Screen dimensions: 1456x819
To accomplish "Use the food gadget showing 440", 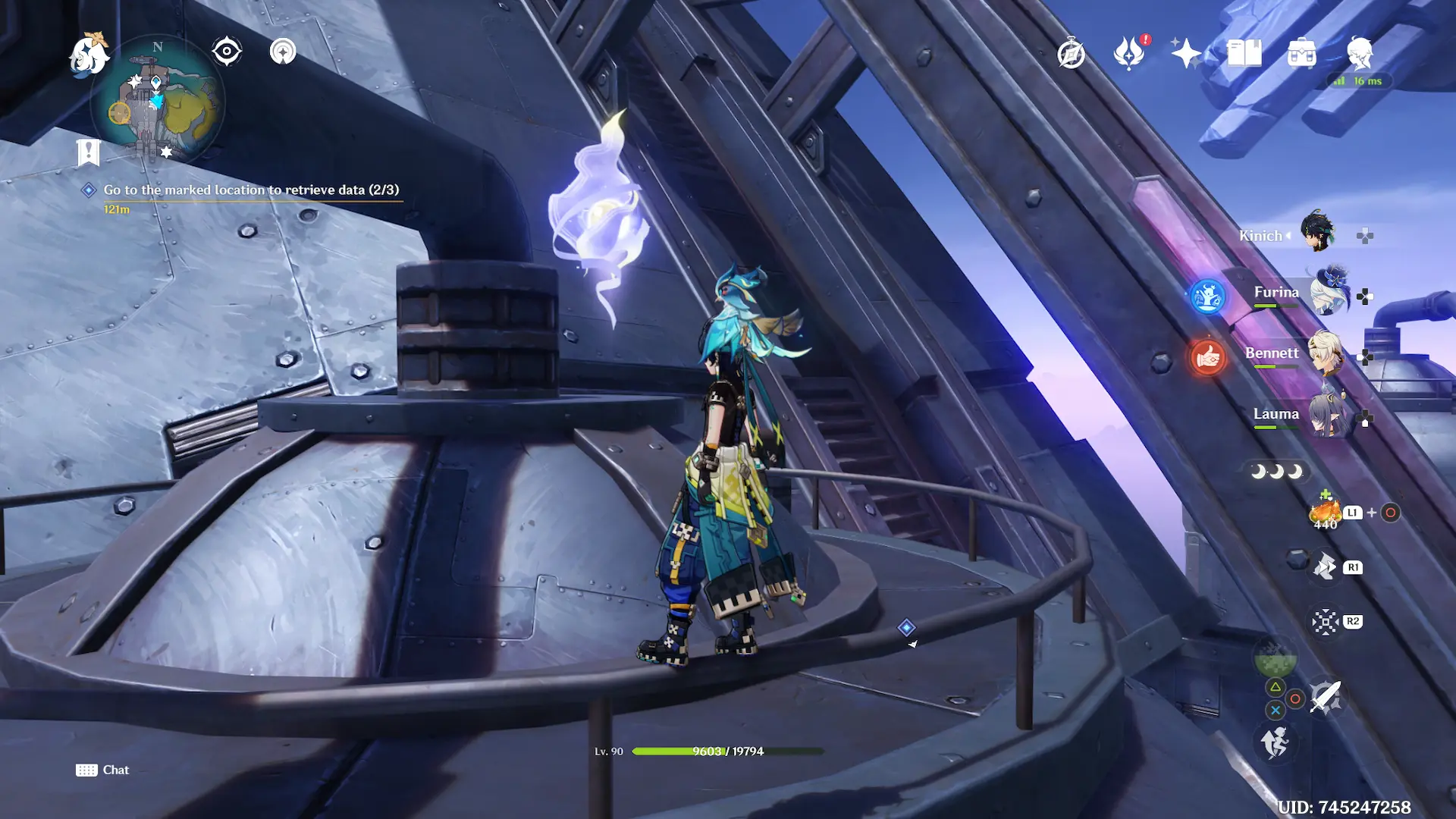I will coord(1325,513).
